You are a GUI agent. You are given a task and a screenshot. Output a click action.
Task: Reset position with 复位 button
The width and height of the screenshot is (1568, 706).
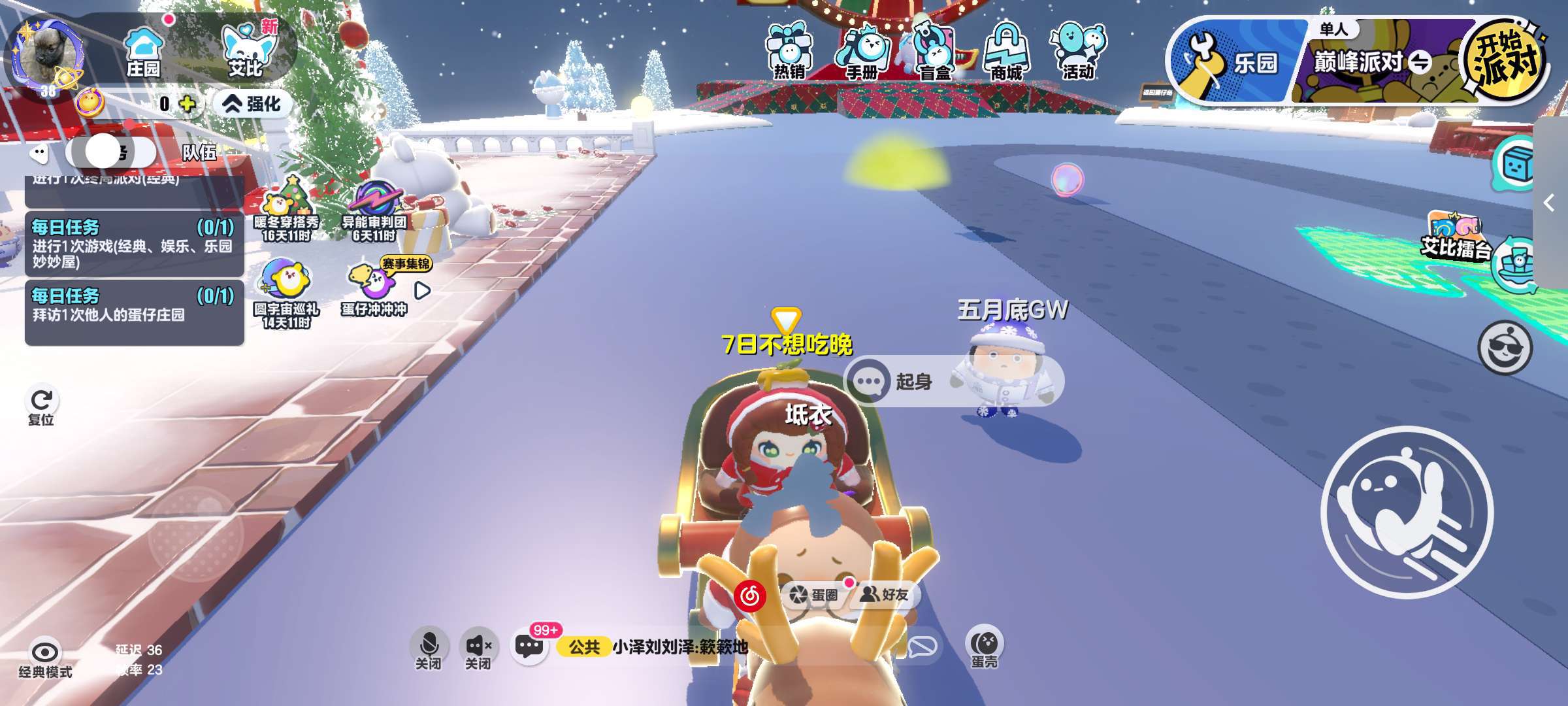coord(42,405)
